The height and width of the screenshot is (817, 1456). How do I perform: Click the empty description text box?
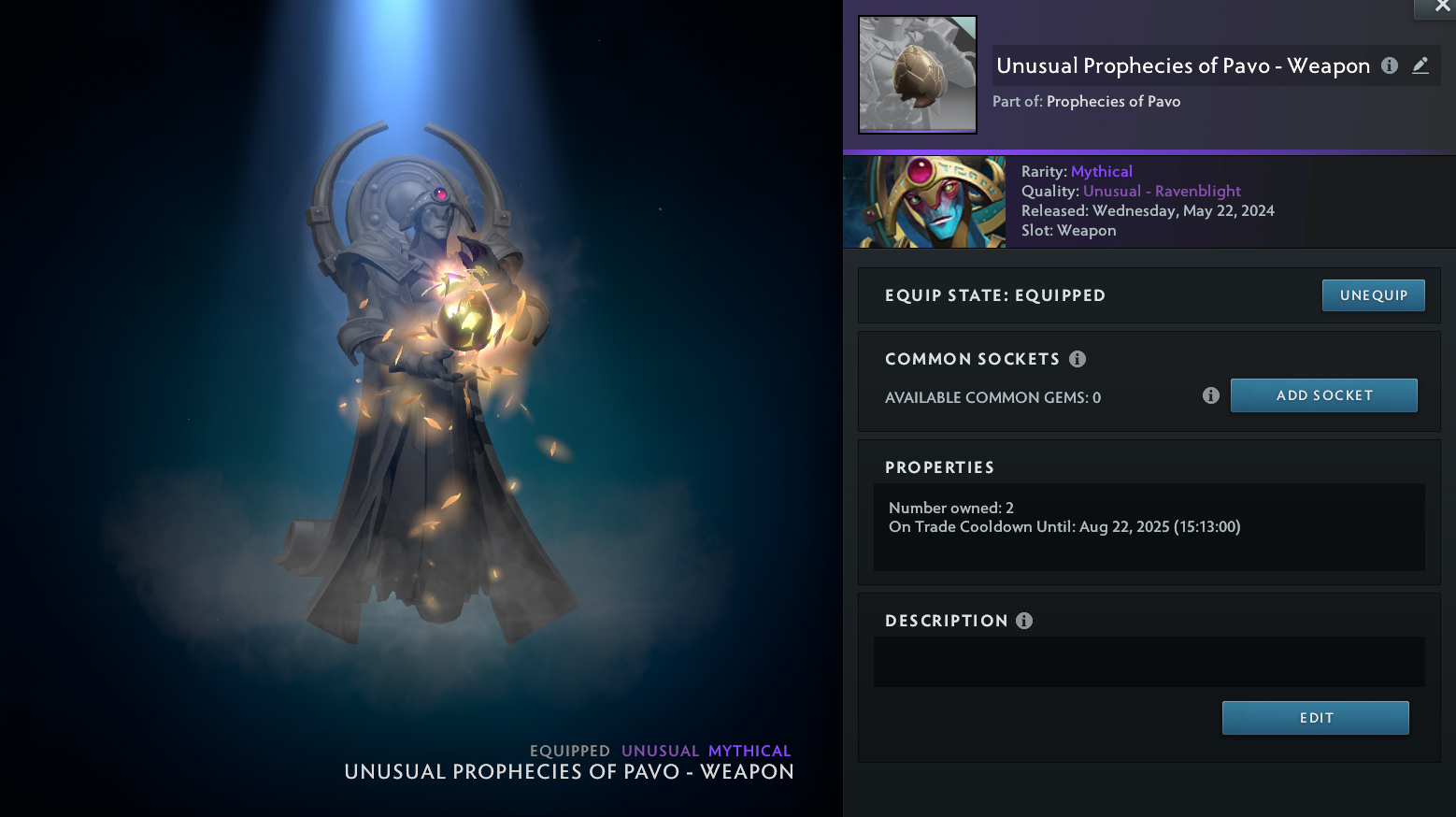click(x=1149, y=662)
